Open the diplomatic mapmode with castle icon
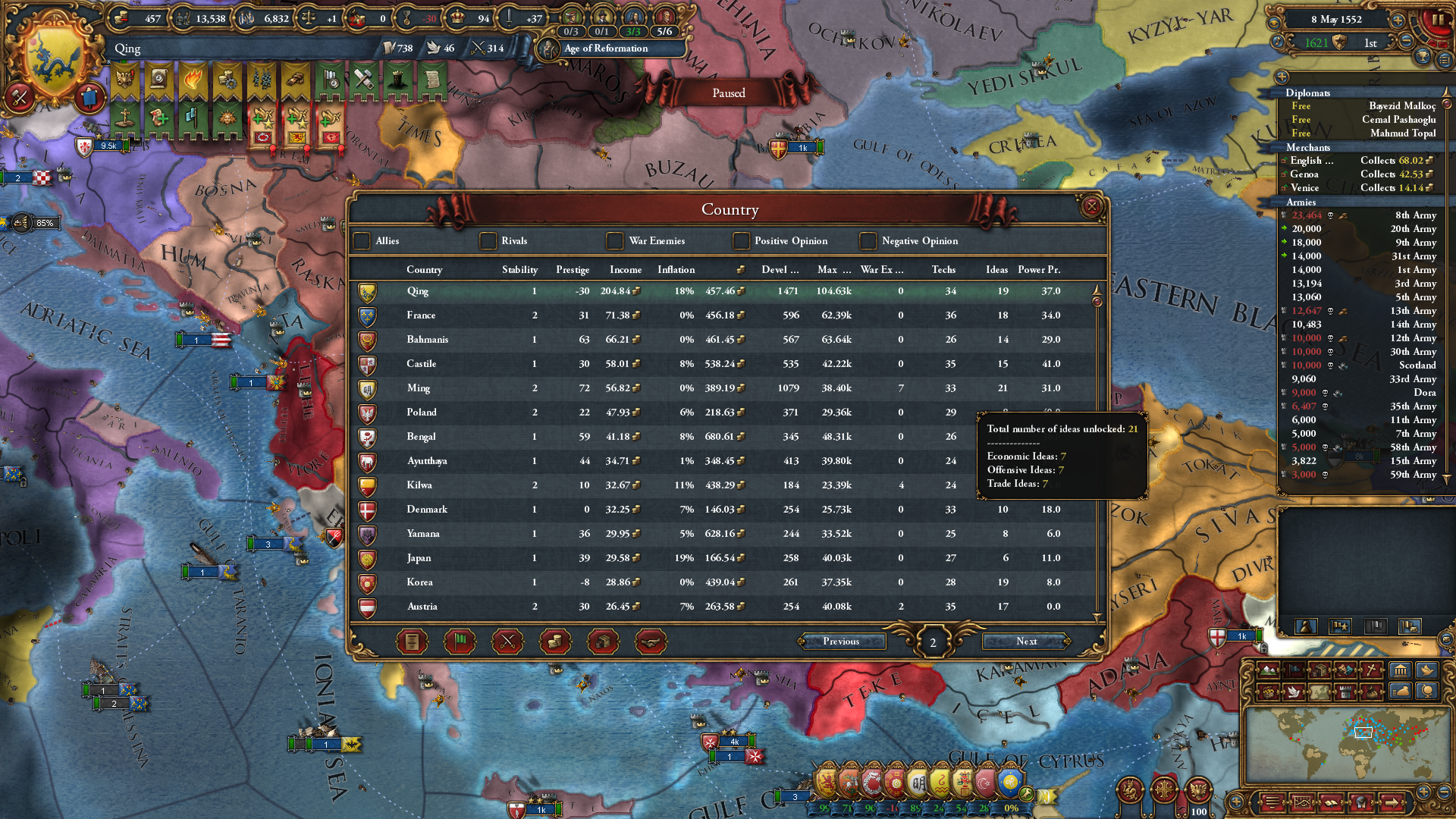The image size is (1456, 819). (x=1344, y=691)
